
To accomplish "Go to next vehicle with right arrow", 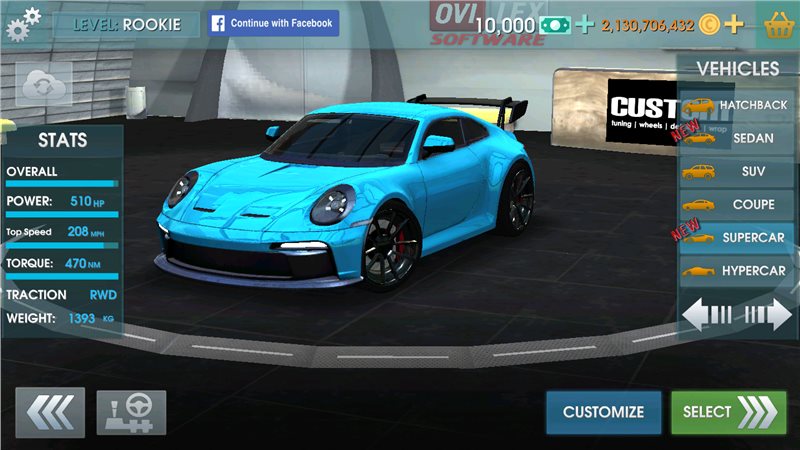I will [768, 315].
